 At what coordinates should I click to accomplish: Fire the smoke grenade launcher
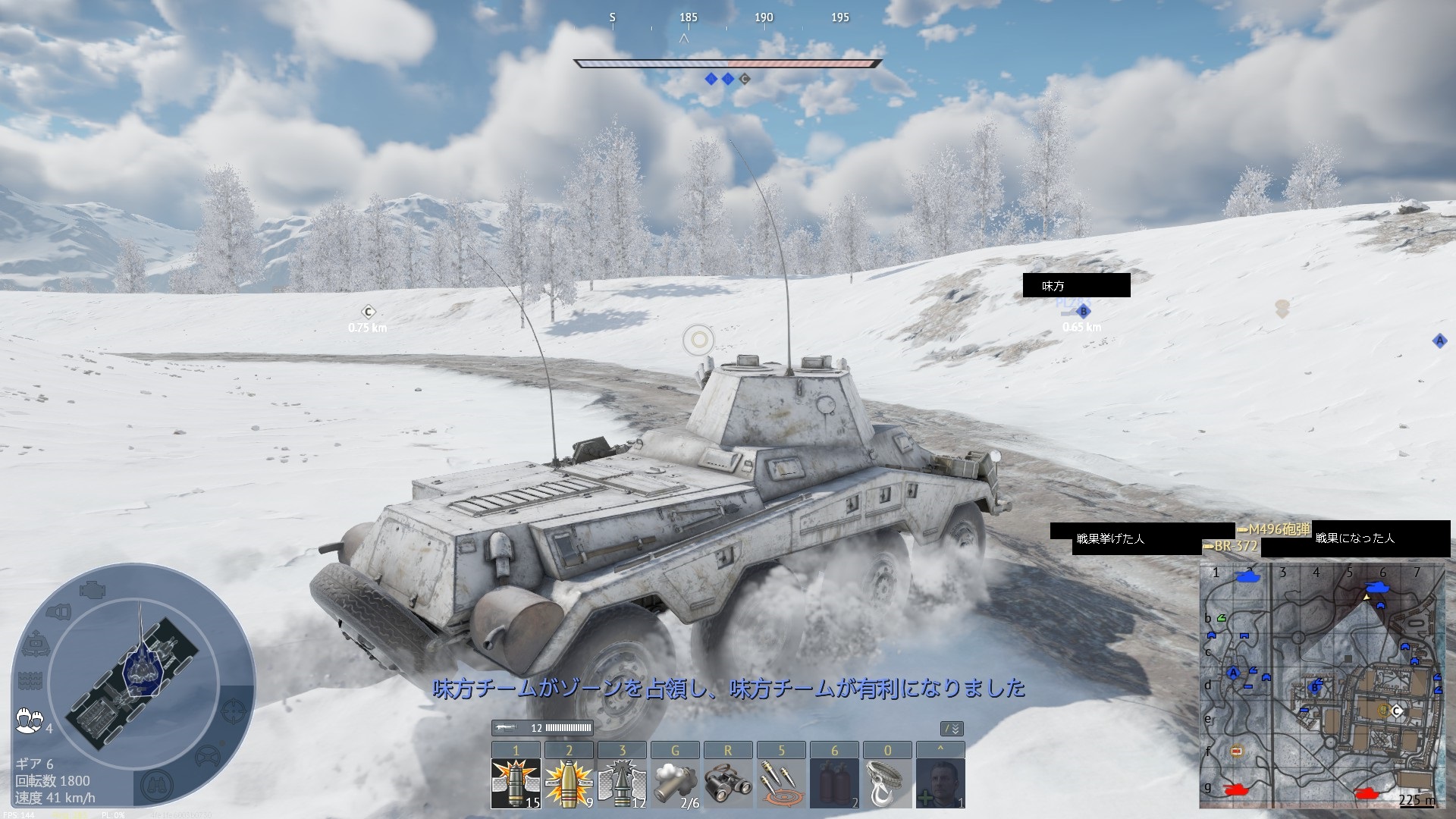coord(675,782)
